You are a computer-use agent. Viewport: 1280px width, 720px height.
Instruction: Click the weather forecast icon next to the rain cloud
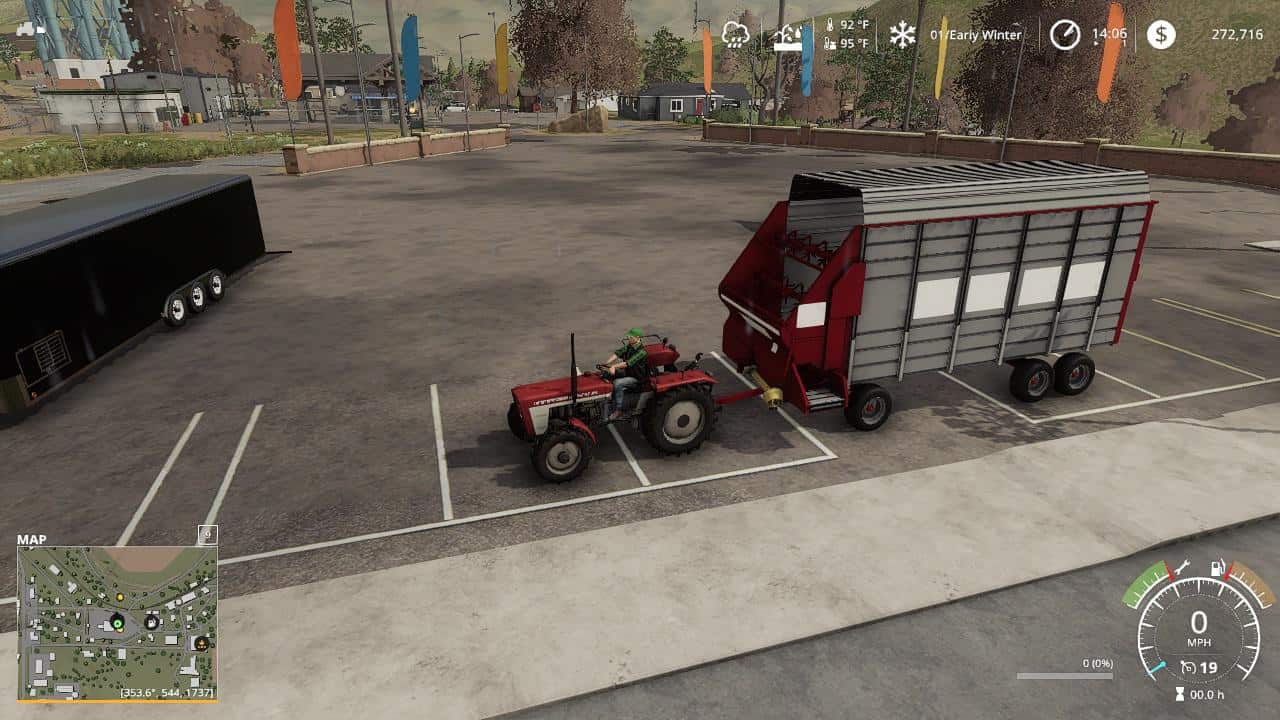786,36
